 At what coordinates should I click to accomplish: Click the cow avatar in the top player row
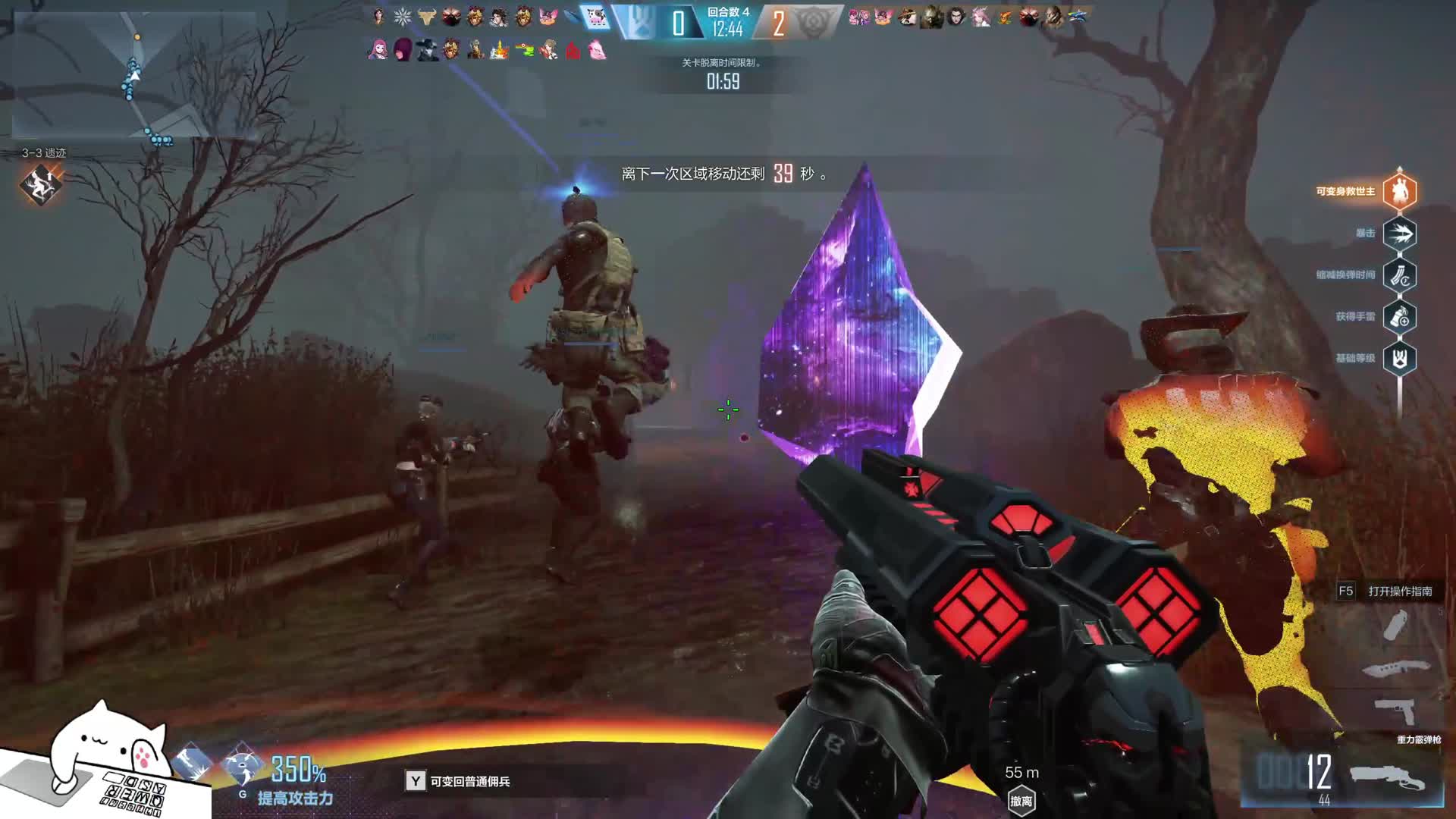click(x=596, y=17)
